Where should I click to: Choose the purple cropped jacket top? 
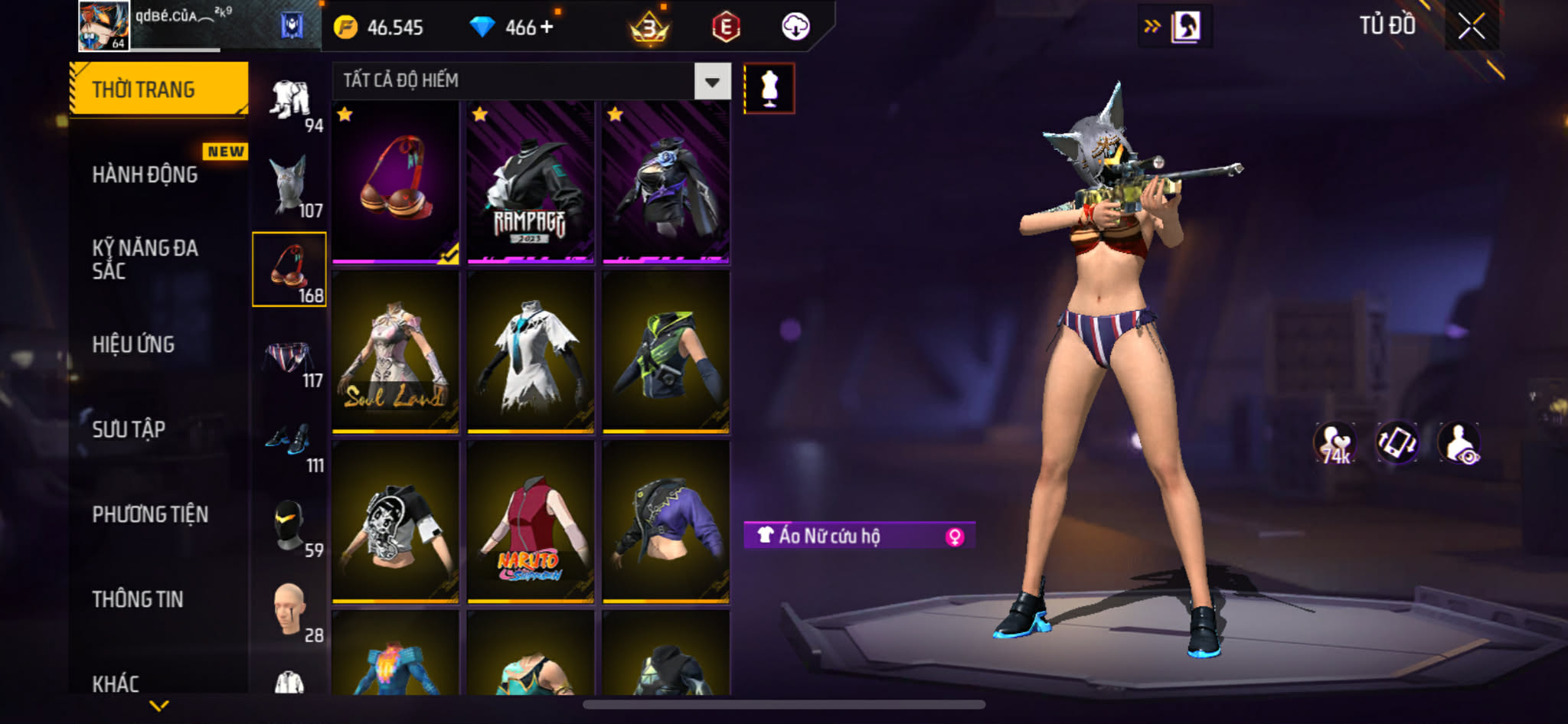click(665, 523)
